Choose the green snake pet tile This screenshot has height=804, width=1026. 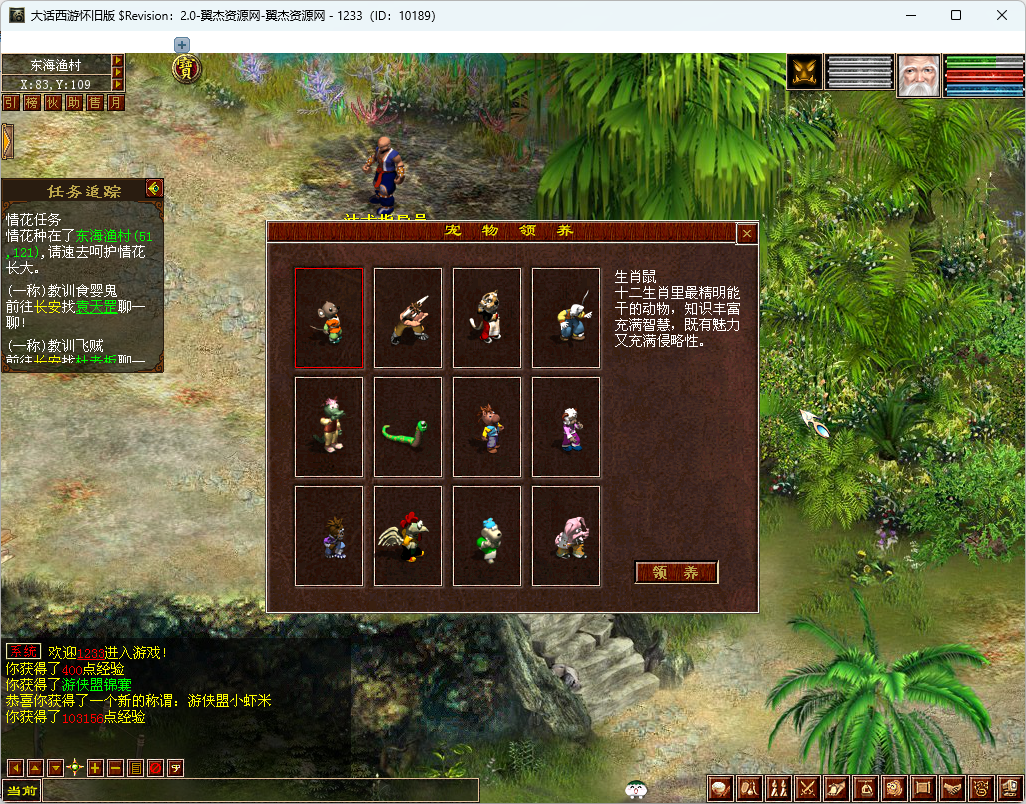pyautogui.click(x=408, y=427)
